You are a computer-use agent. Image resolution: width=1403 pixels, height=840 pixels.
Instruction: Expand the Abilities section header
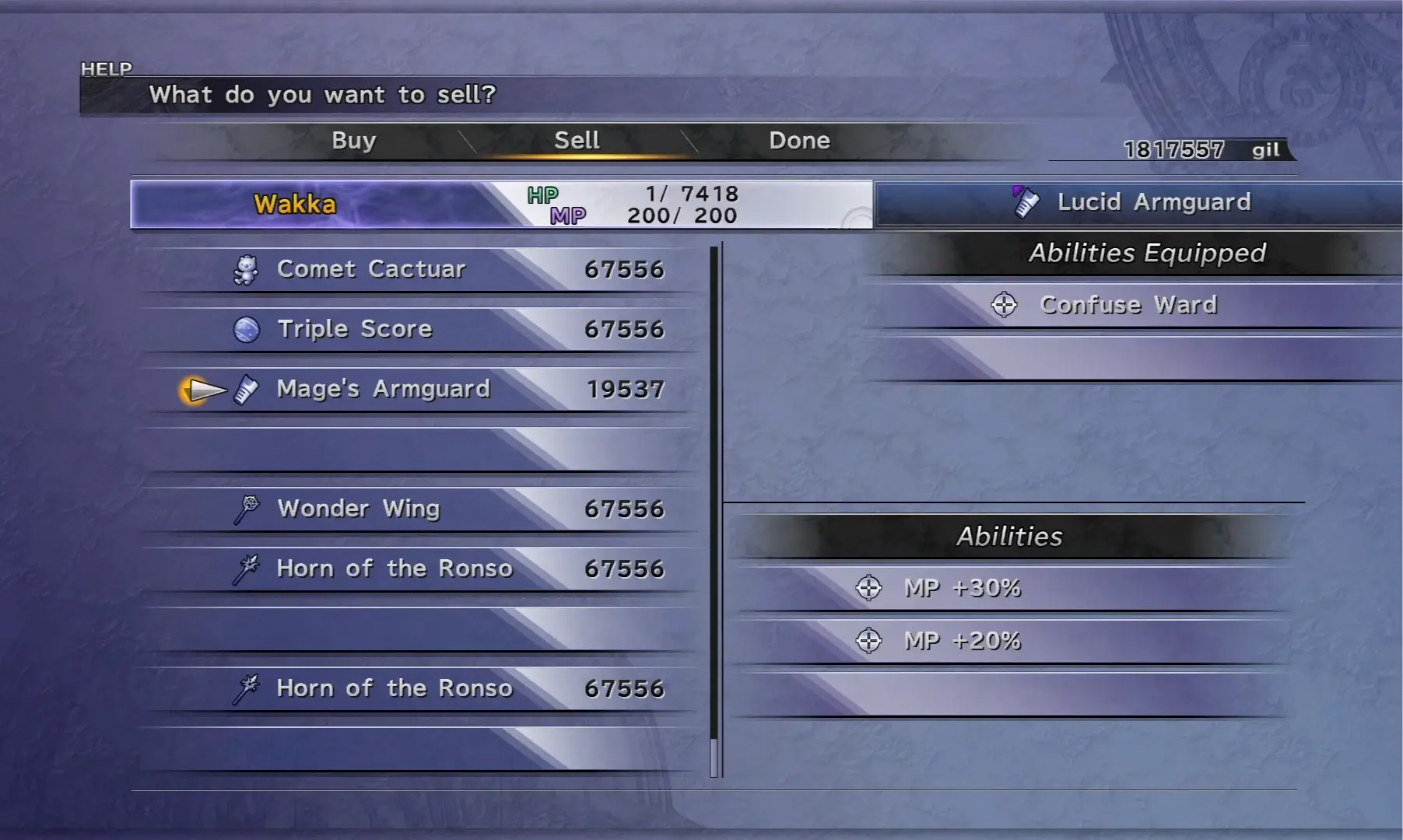[1008, 536]
